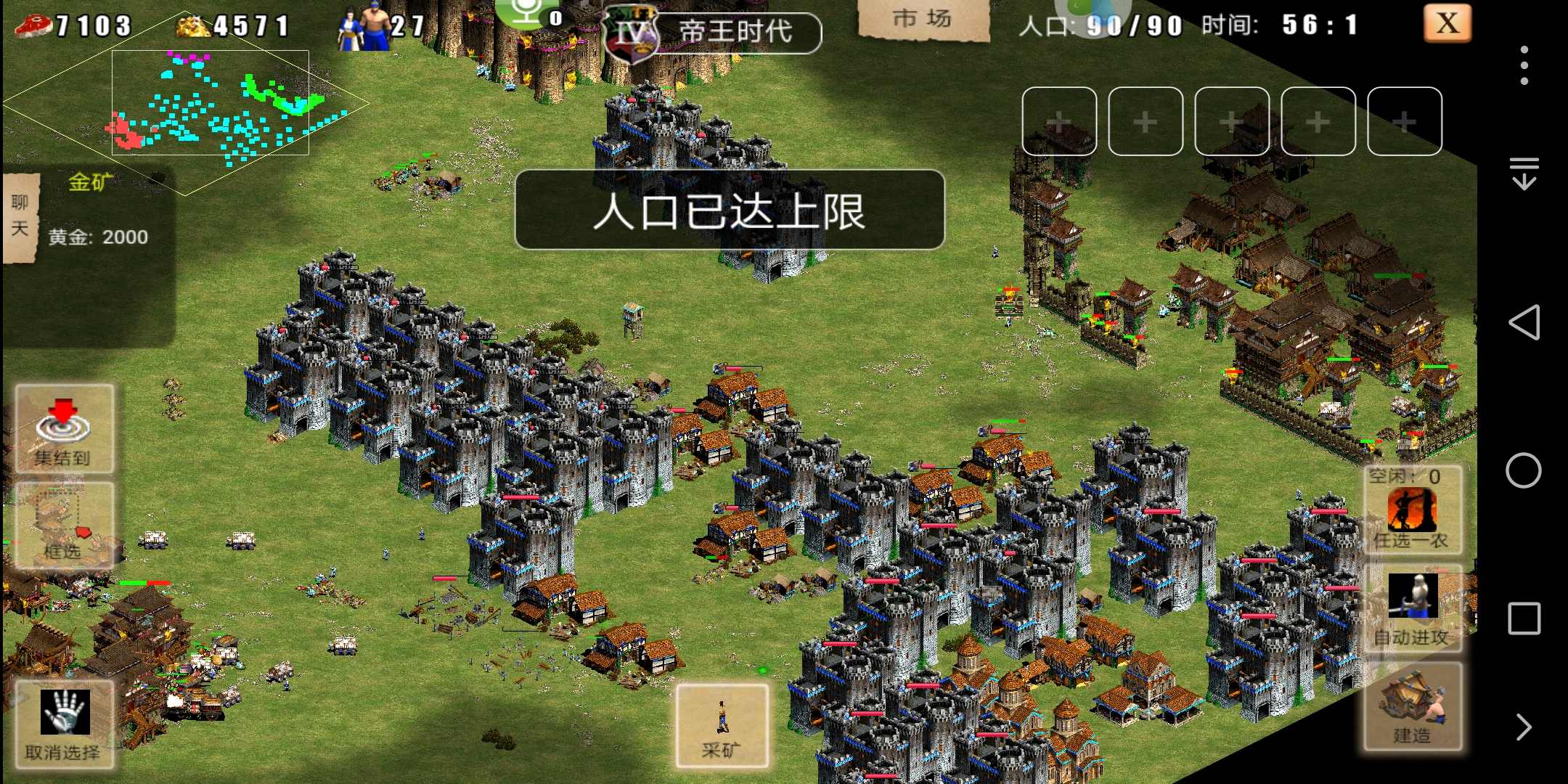Open the three-dot overflow menu
Screen dimensions: 1568x784
point(1524,65)
